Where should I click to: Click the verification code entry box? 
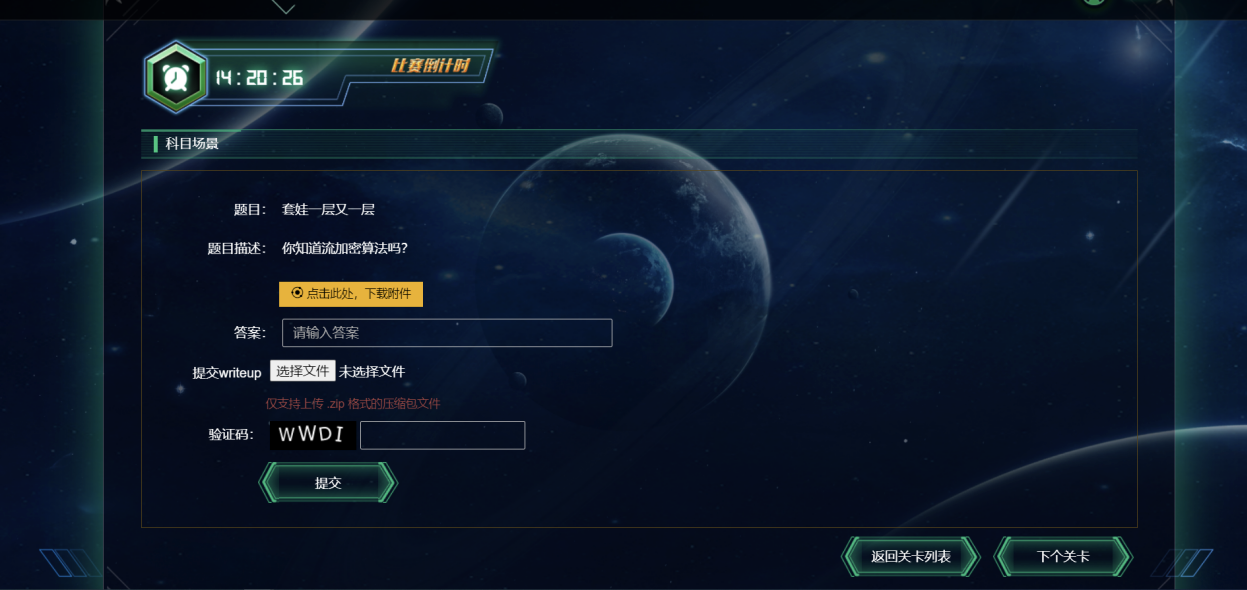tap(442, 435)
